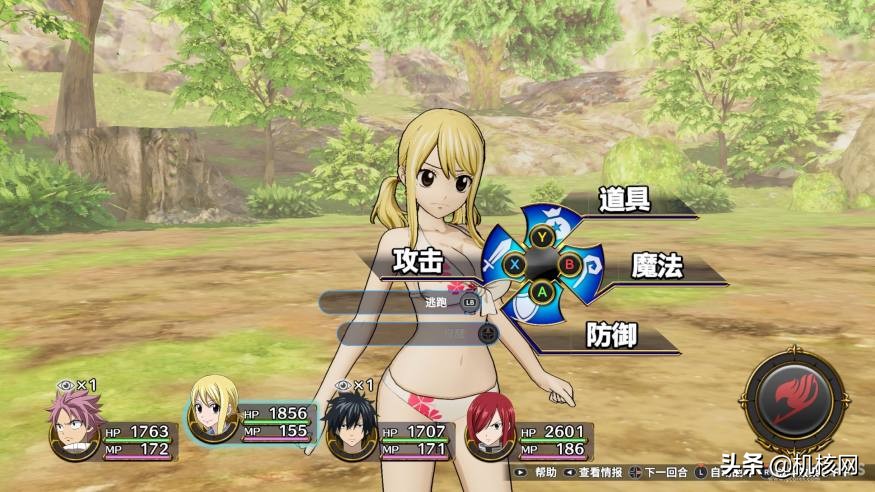Choose the 攻击 (Attack) command
The width and height of the screenshot is (875, 492).
coord(418,262)
